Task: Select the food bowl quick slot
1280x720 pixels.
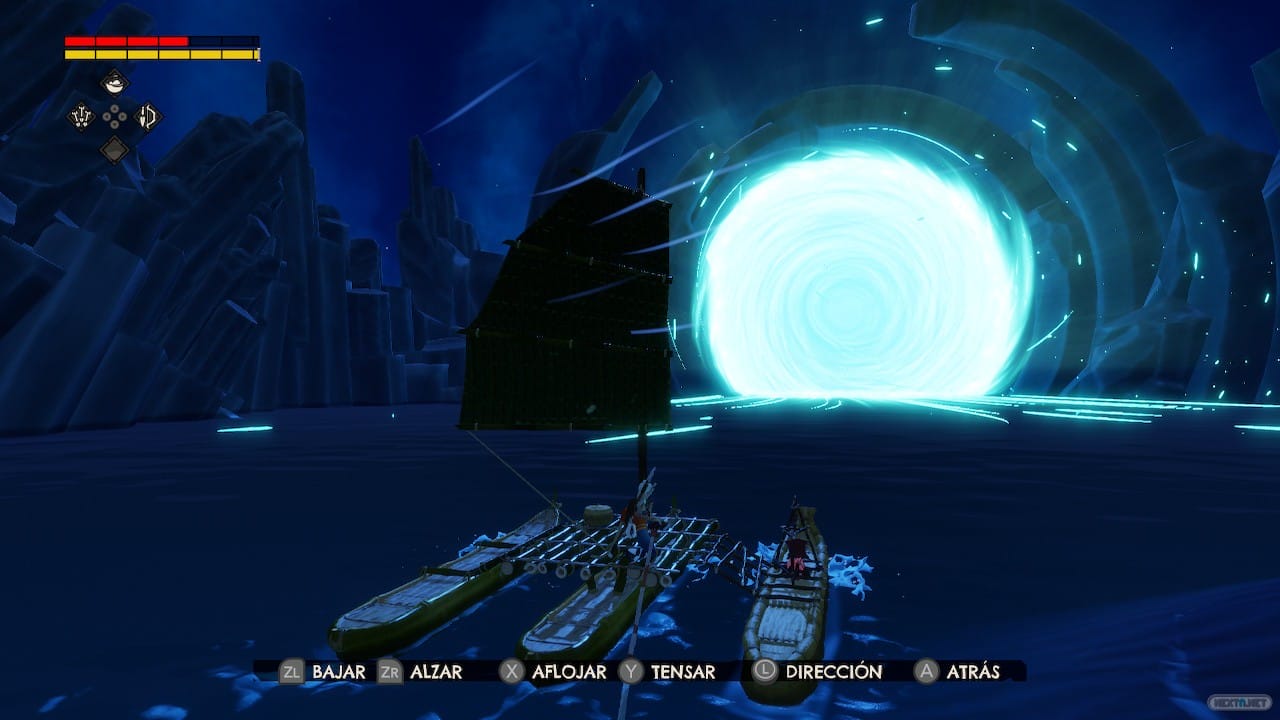Action: point(115,83)
